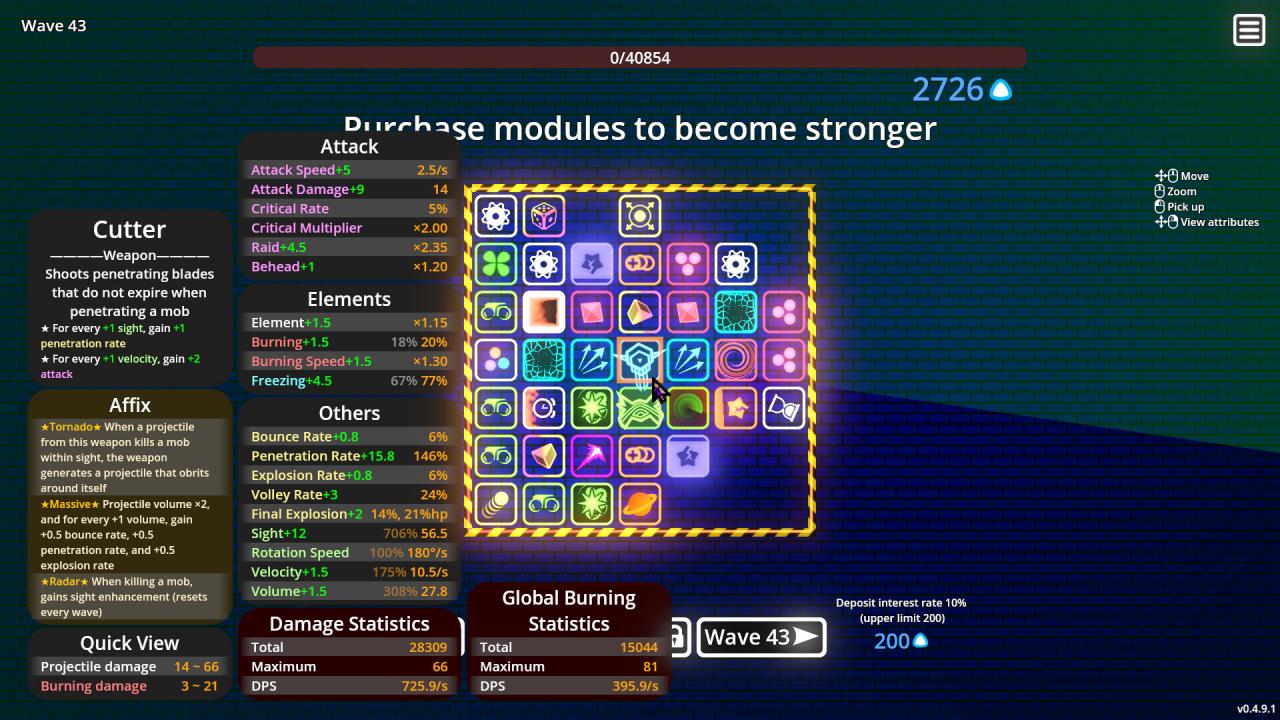This screenshot has height=720, width=1280.
Task: Click the green radar sweep module
Action: click(x=688, y=408)
